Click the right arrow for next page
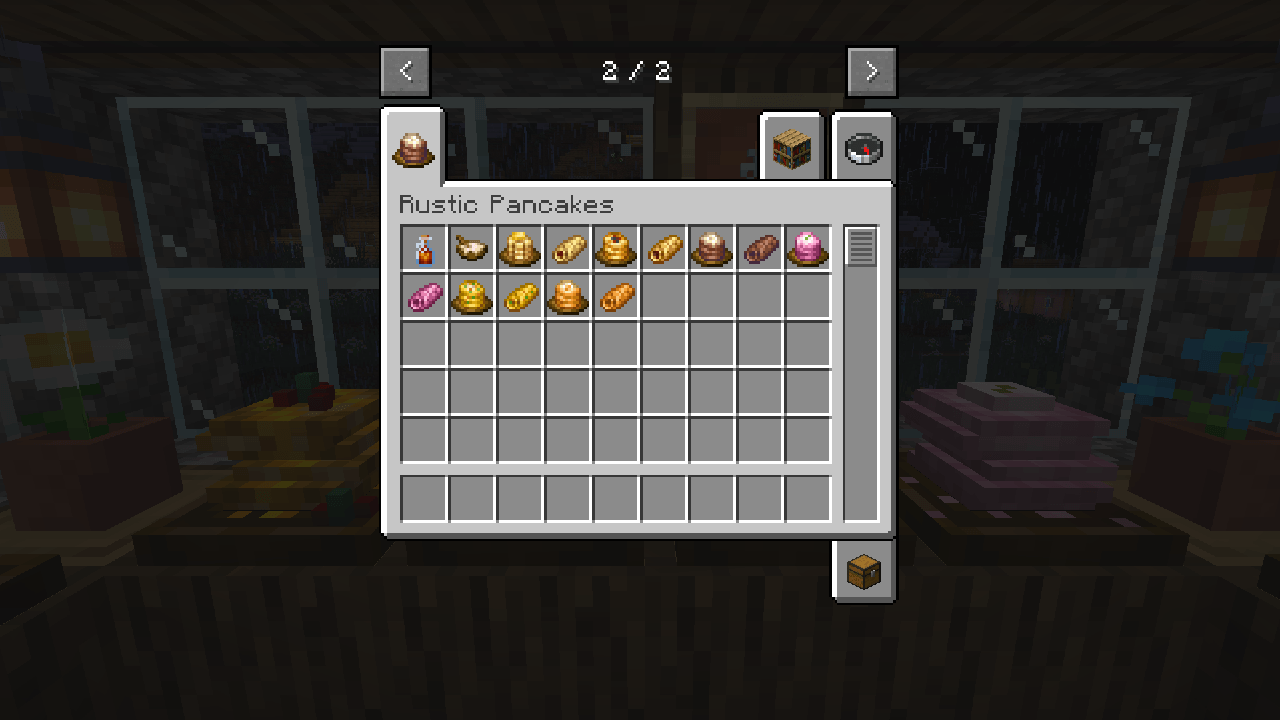 pyautogui.click(x=871, y=71)
